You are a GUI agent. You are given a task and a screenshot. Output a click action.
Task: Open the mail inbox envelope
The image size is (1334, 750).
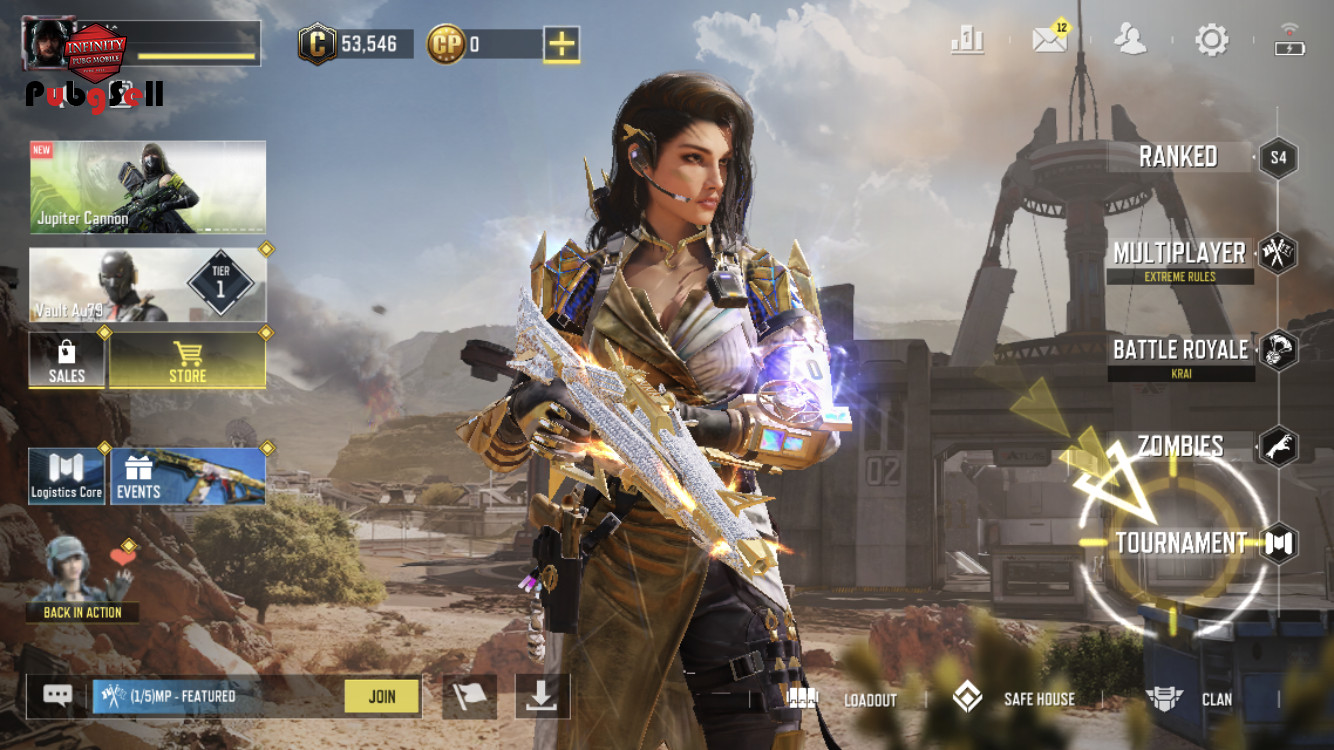click(1050, 41)
